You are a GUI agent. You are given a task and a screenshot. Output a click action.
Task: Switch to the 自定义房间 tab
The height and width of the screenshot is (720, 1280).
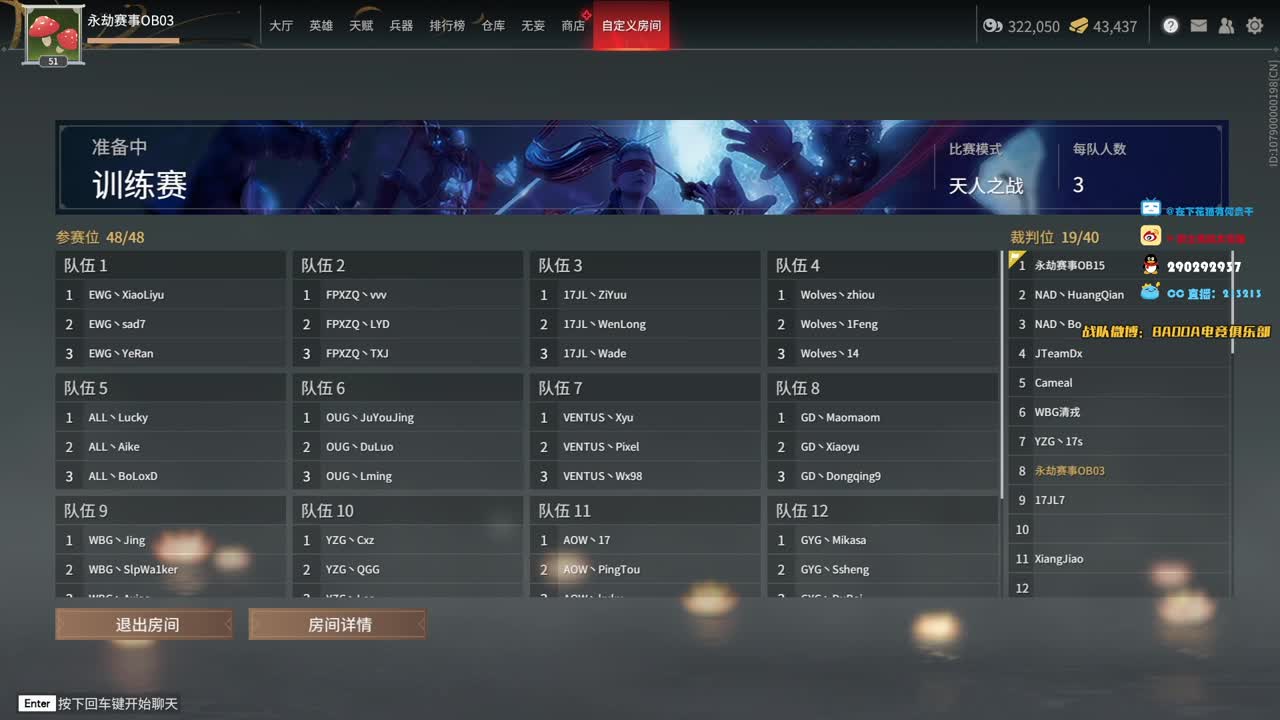coord(631,26)
